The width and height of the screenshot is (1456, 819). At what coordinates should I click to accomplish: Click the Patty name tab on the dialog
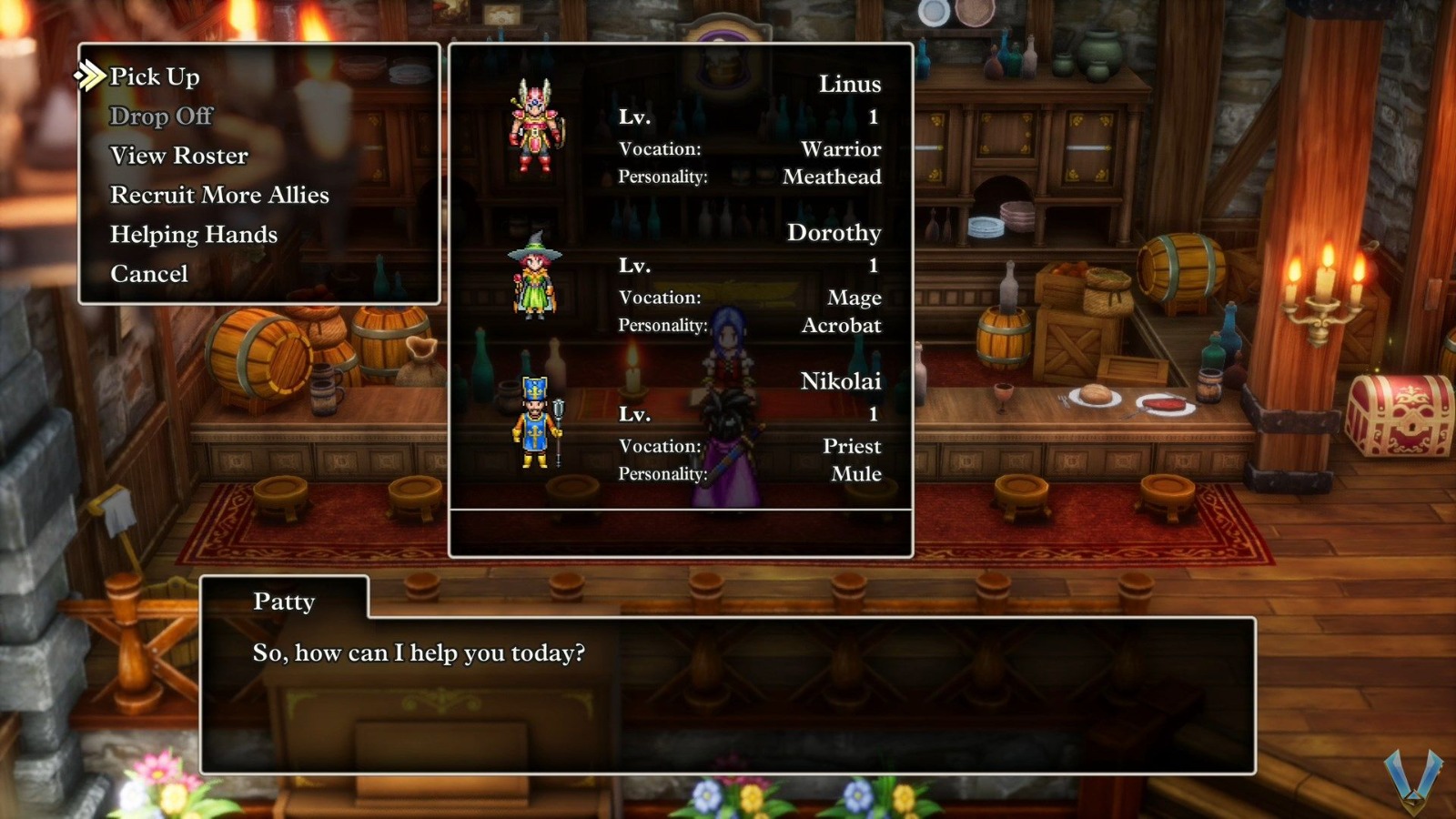(286, 602)
